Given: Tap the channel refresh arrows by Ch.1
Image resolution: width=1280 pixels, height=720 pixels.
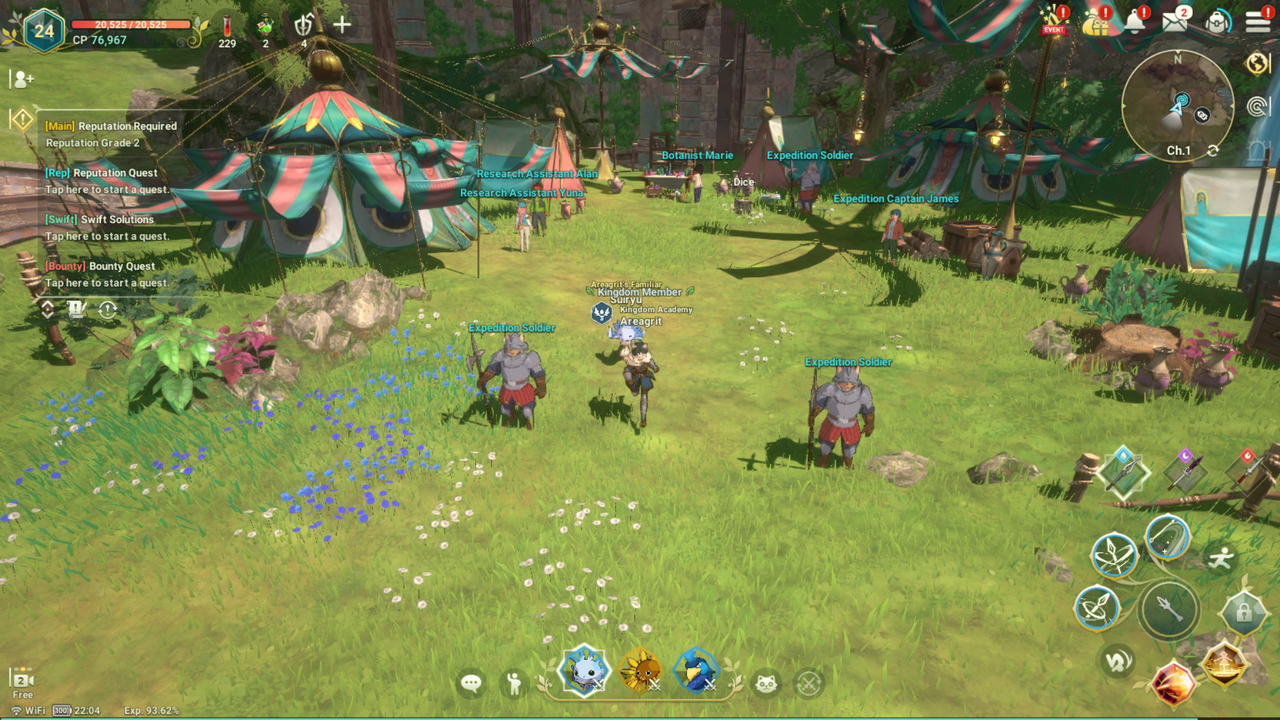Looking at the screenshot, I should pos(1213,150).
